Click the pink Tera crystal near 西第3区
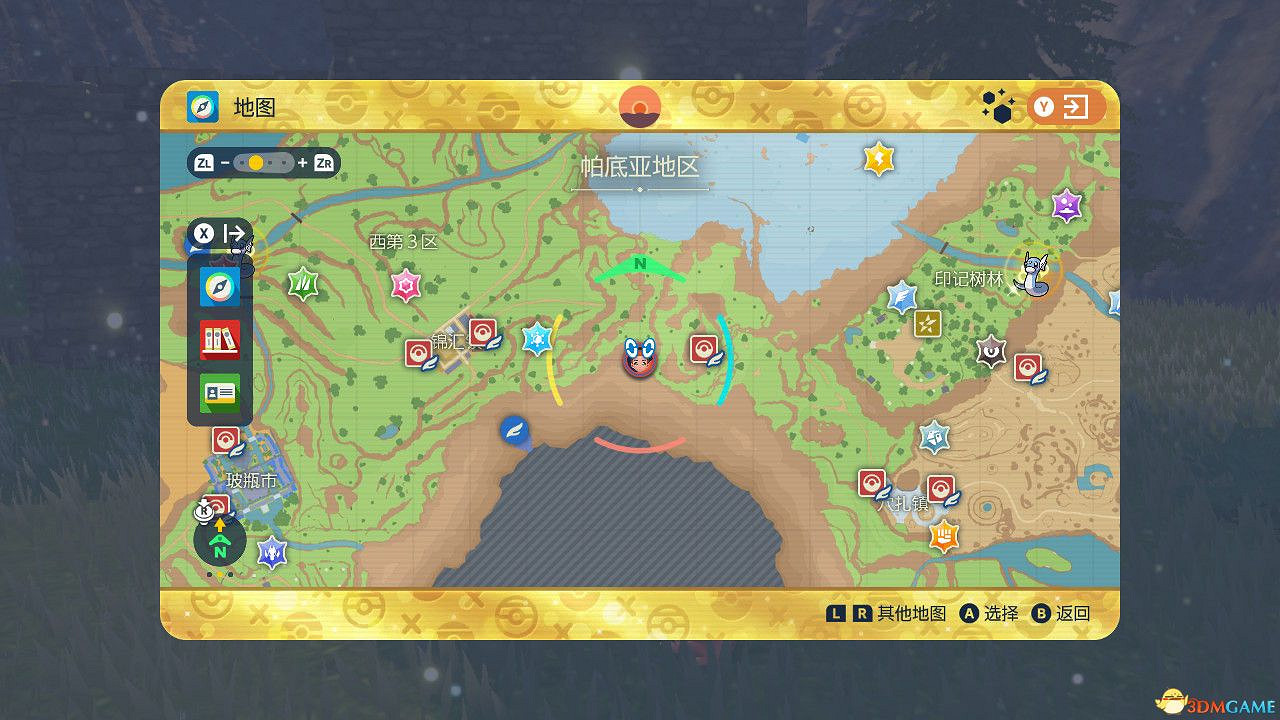 click(x=404, y=285)
